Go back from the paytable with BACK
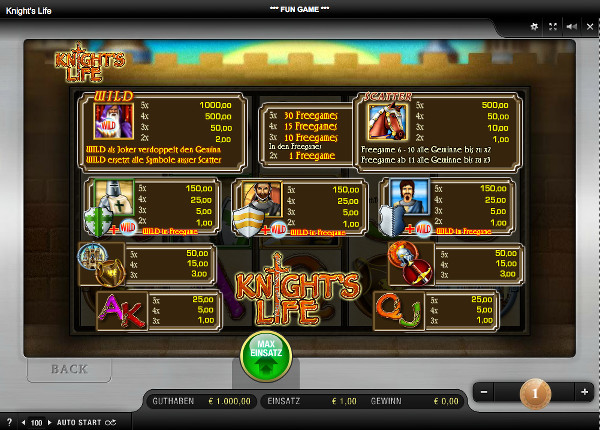The image size is (600, 430). pos(69,369)
